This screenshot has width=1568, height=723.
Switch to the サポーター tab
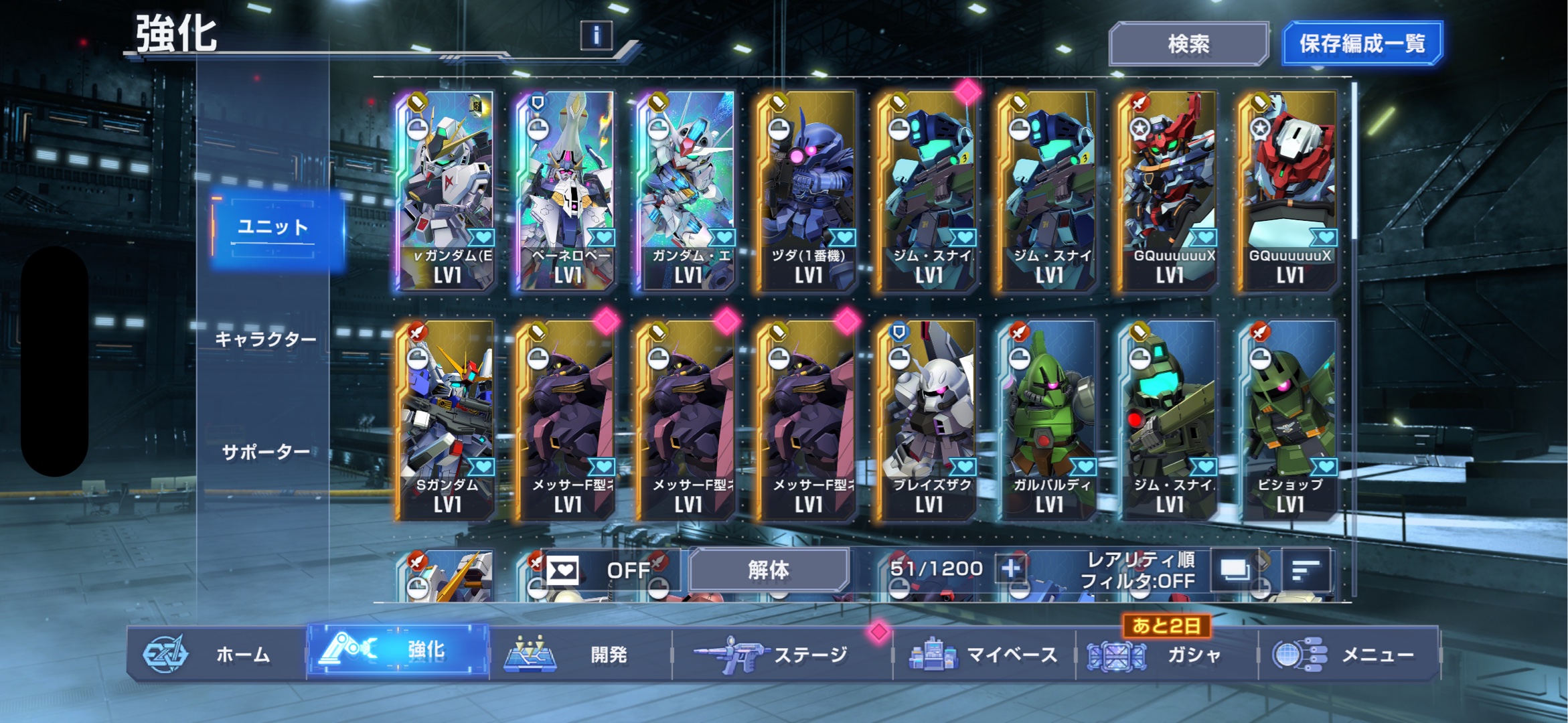266,453
